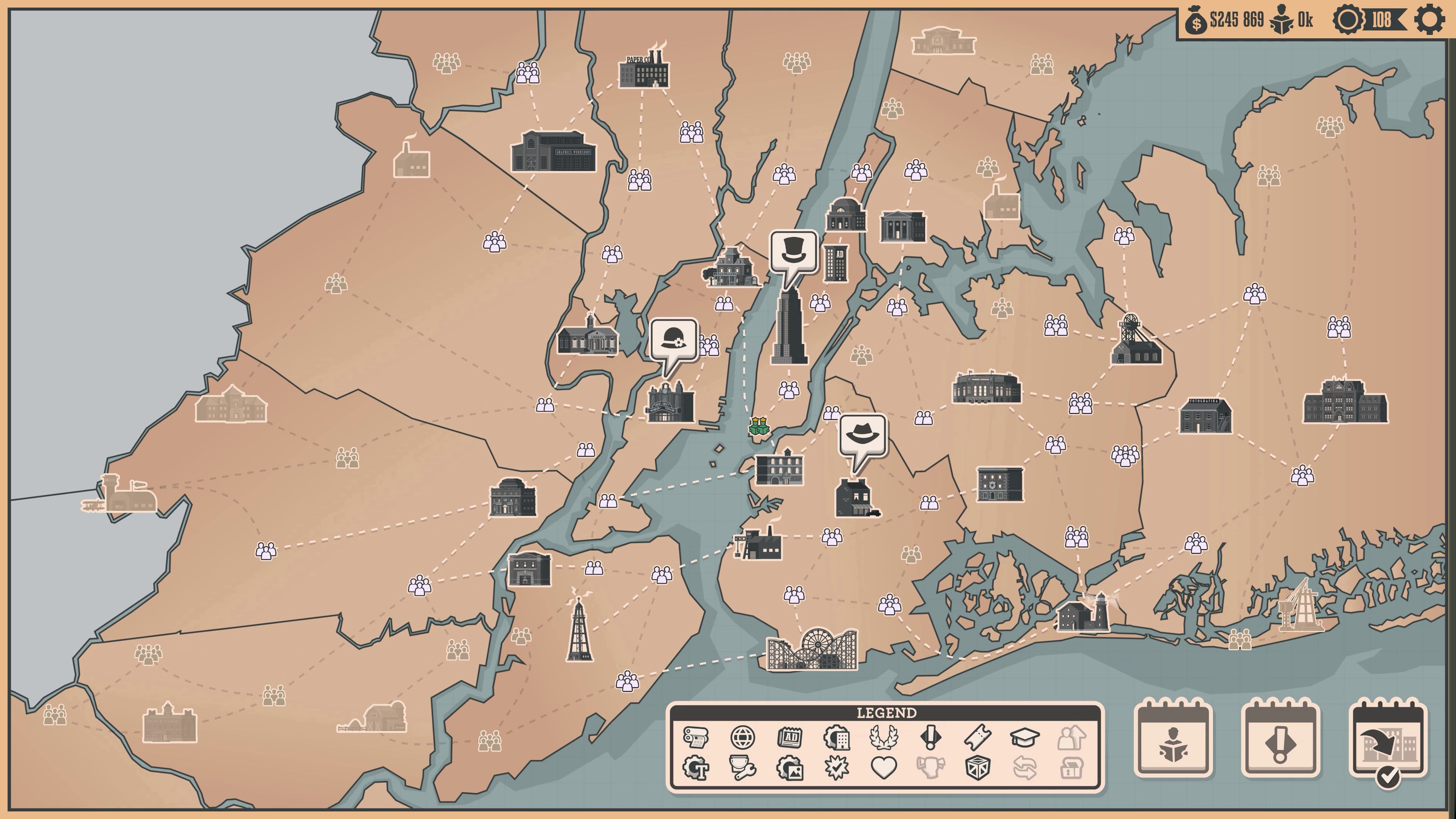The height and width of the screenshot is (819, 1456).
Task: Toggle the globe legend filter
Action: tap(742, 737)
